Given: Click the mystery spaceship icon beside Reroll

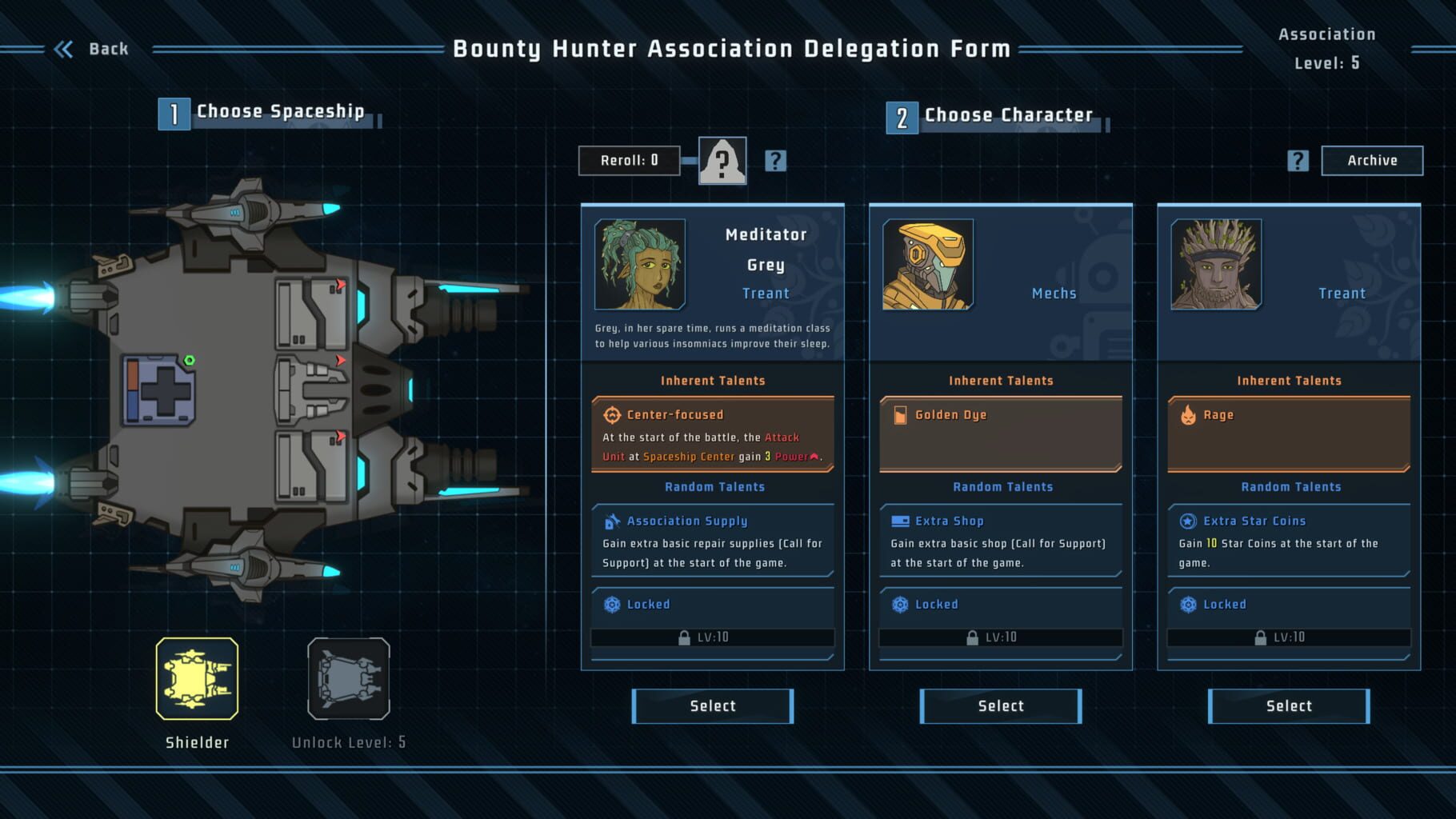Looking at the screenshot, I should [x=722, y=160].
